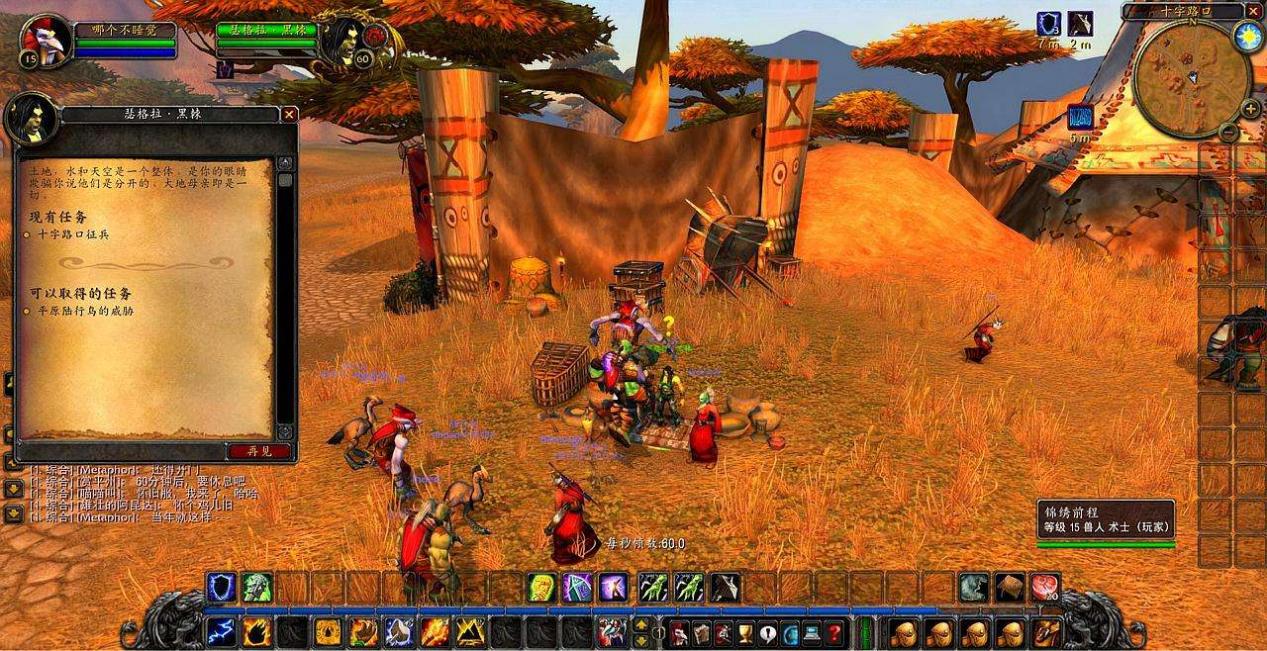Select the player portrait
This screenshot has height=651, width=1267.
(x=46, y=42)
